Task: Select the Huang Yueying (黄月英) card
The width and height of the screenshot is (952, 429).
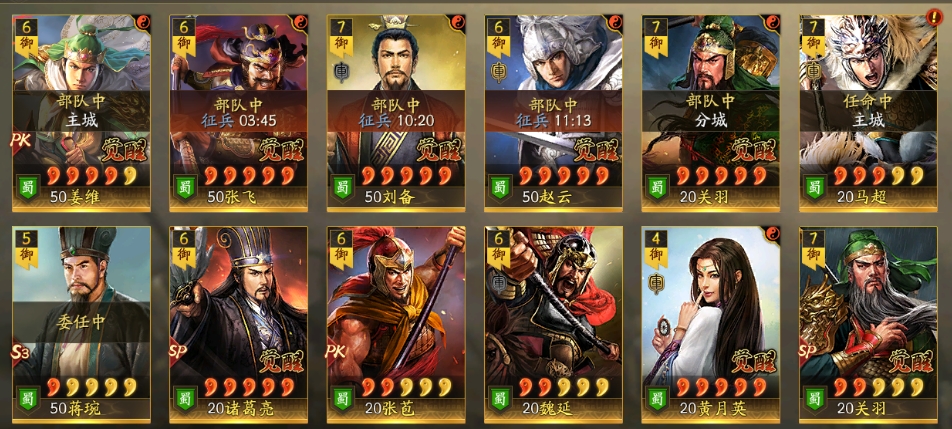Action: click(x=710, y=322)
